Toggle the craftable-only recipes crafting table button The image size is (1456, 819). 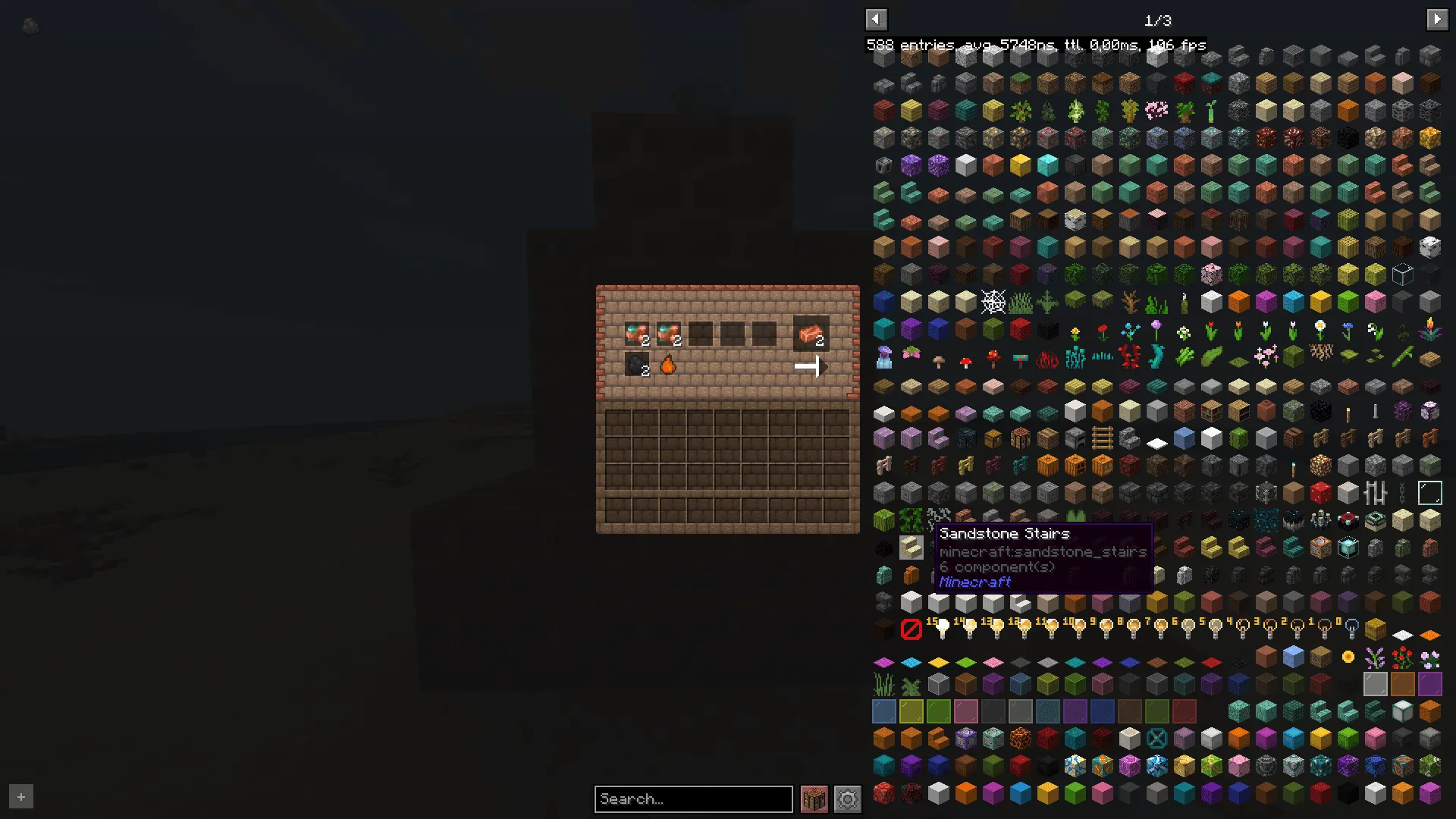814,799
